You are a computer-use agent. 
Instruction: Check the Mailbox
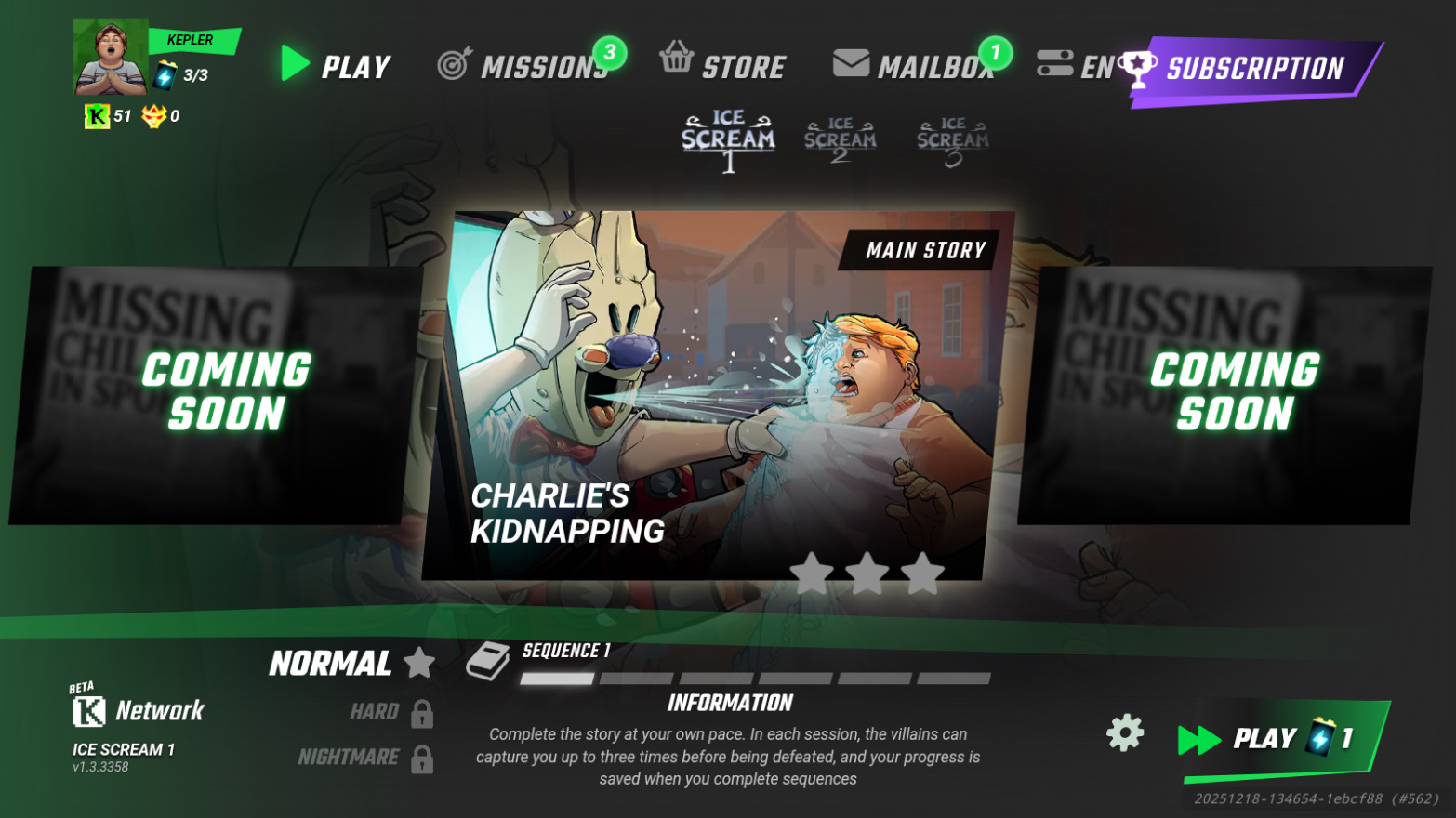coord(913,66)
